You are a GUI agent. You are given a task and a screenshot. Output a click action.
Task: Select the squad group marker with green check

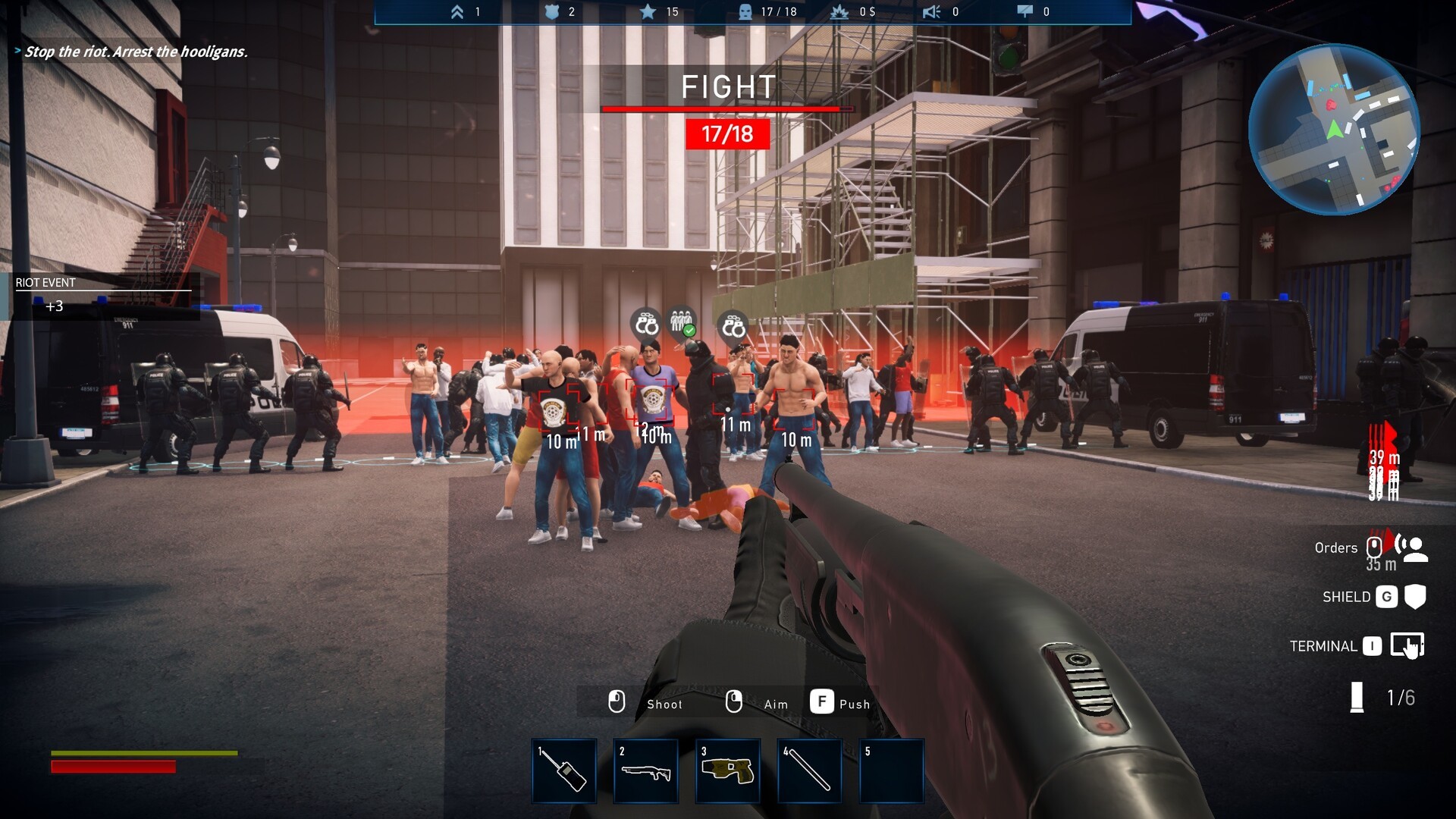pyautogui.click(x=682, y=322)
